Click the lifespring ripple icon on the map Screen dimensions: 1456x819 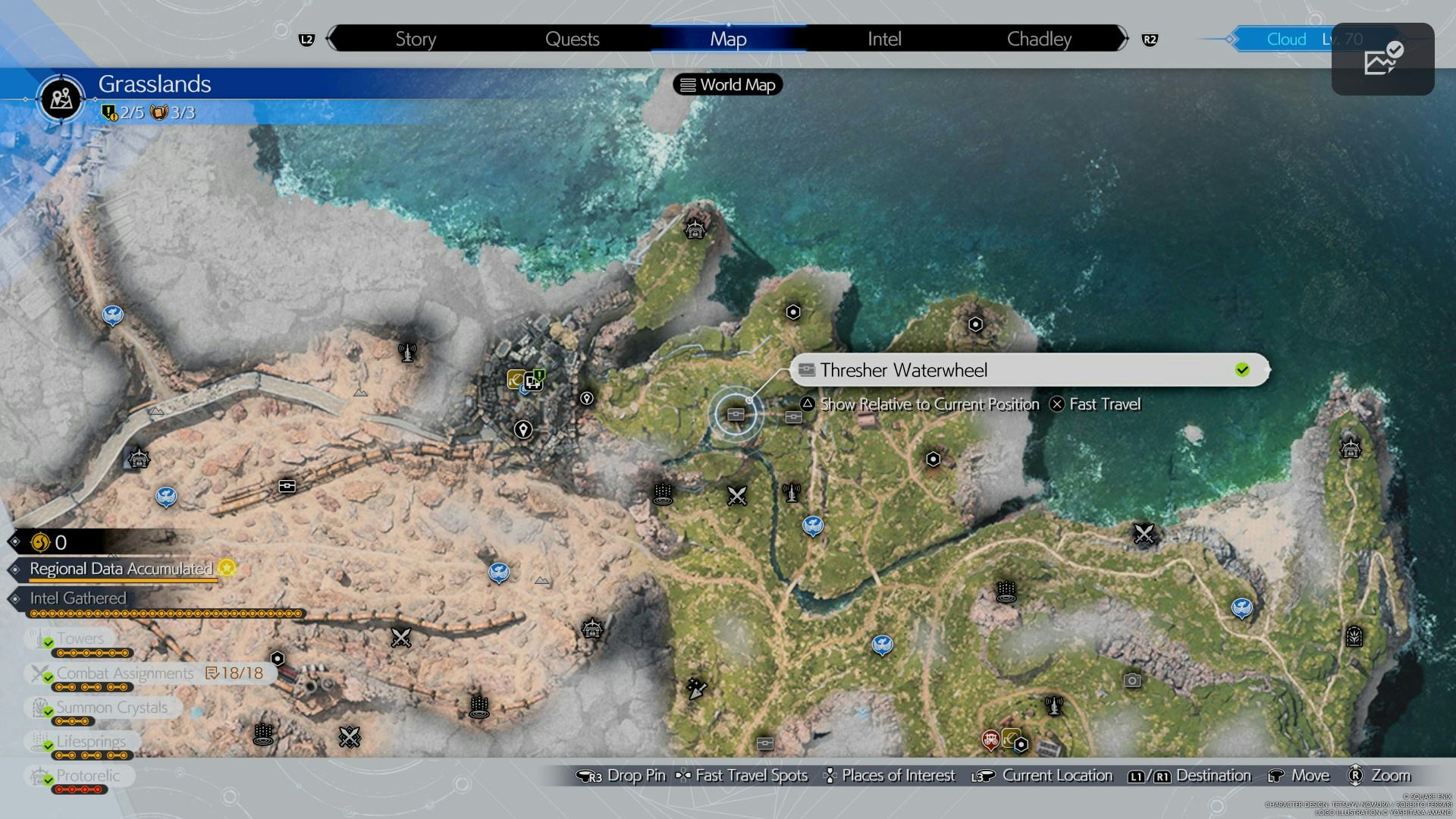(664, 493)
